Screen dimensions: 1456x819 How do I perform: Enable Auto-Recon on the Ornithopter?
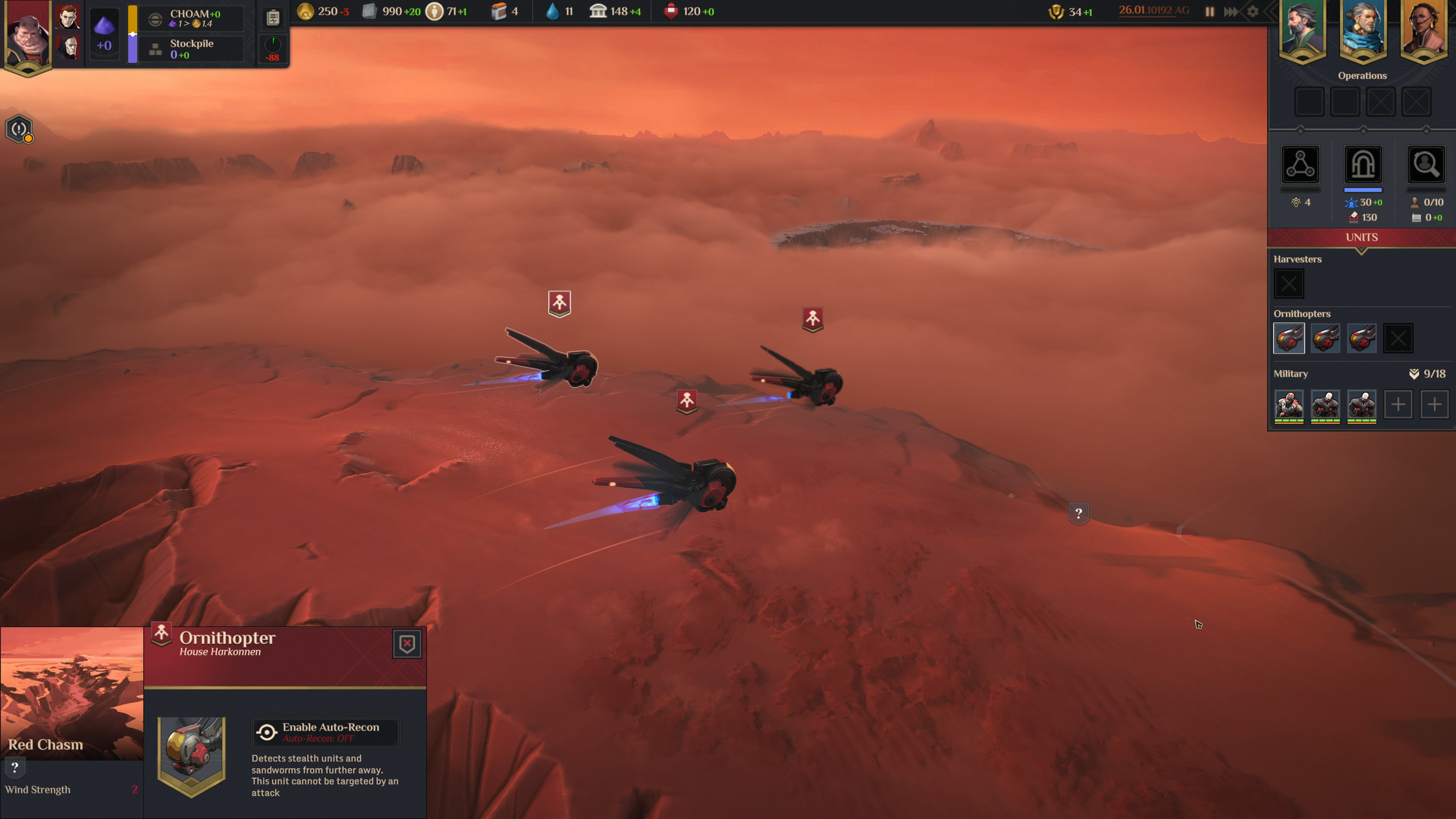pyautogui.click(x=326, y=732)
